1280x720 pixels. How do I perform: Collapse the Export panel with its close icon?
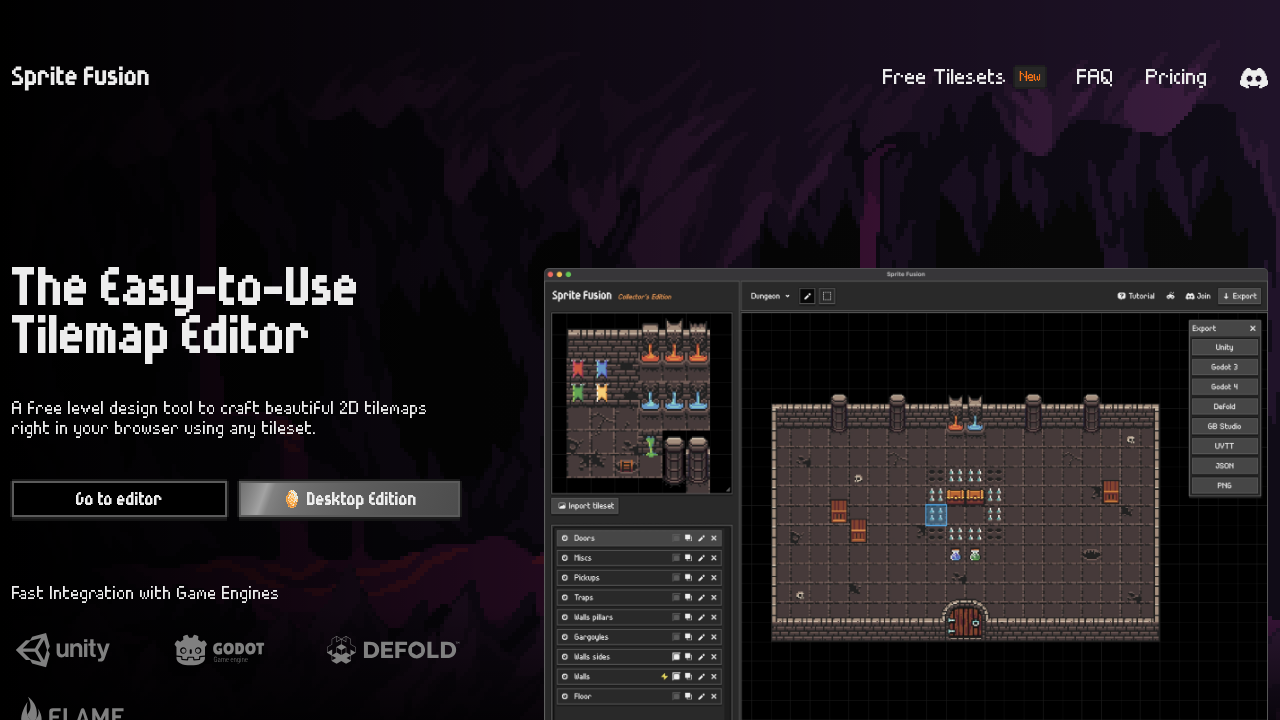click(1253, 328)
